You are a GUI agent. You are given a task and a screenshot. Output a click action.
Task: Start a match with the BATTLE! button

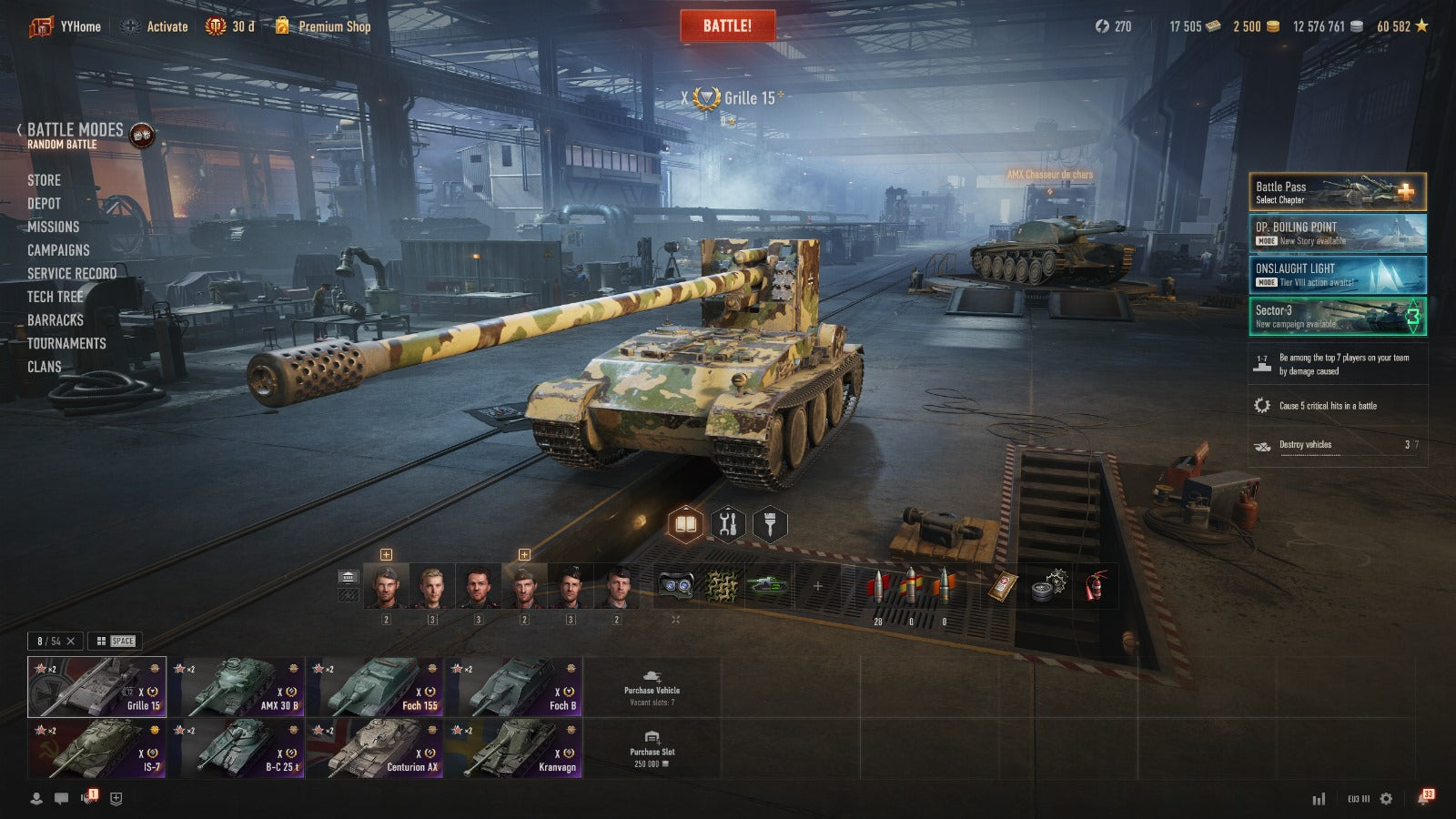point(727,25)
